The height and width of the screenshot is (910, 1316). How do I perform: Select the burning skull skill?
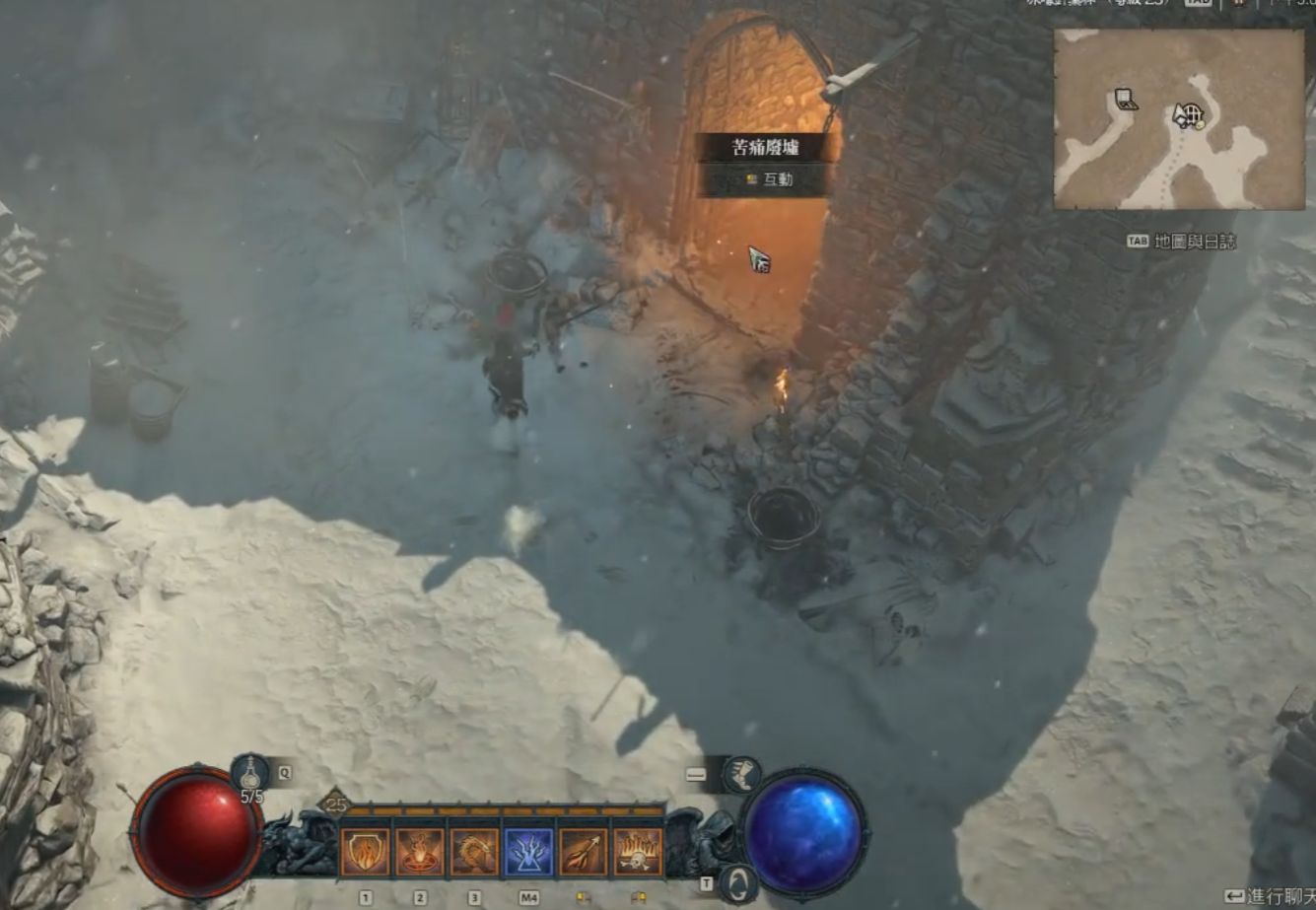[638, 852]
